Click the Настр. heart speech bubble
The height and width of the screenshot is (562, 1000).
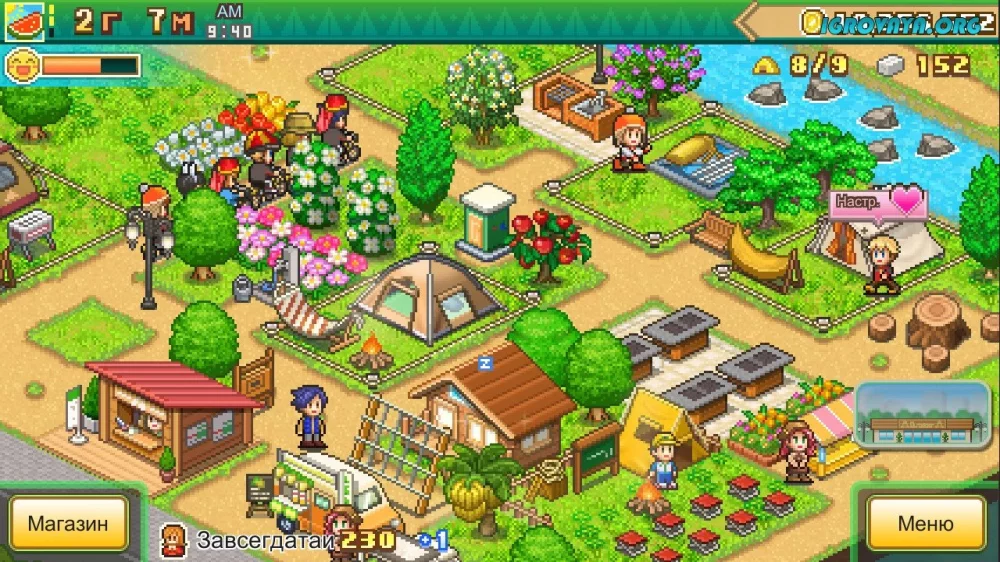pos(878,202)
